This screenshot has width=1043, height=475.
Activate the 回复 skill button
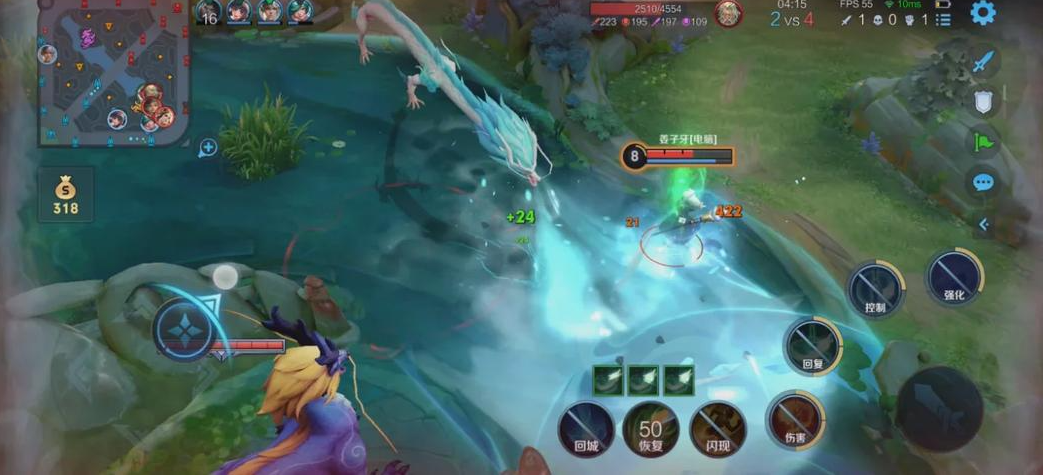pos(811,345)
